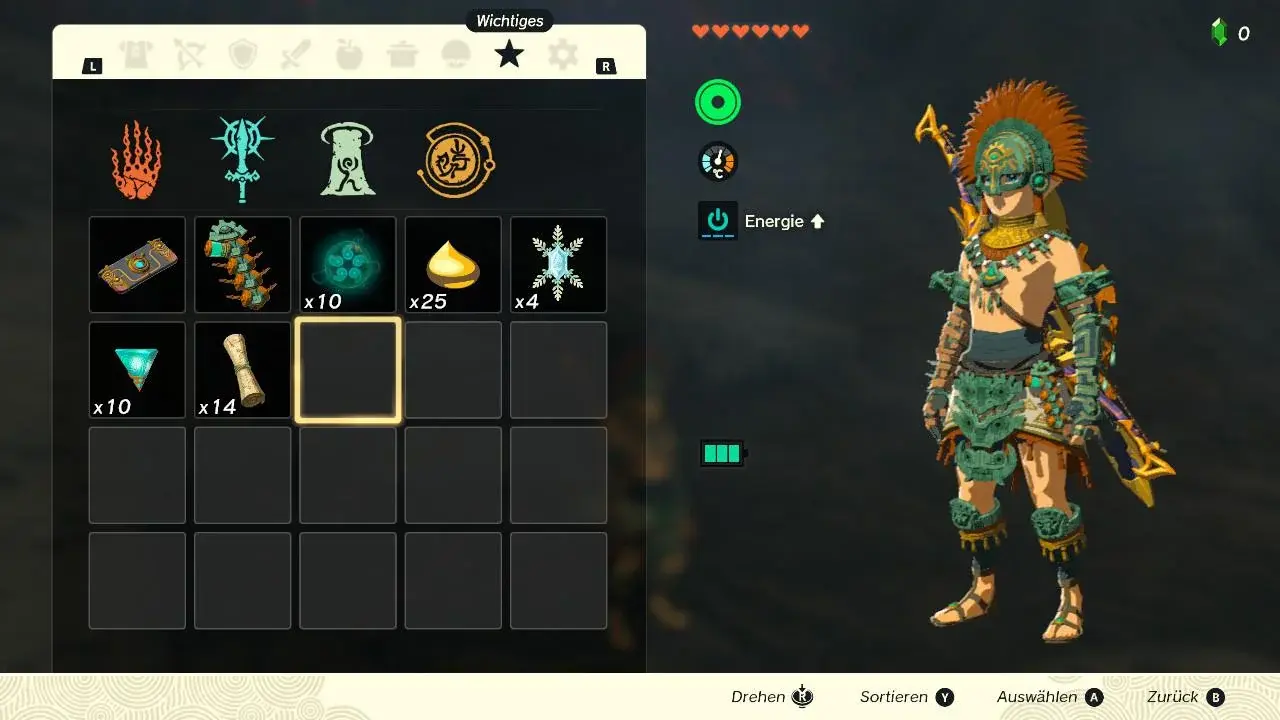The image size is (1280, 720).
Task: Select the Purah Pad item slot
Action: (x=137, y=265)
